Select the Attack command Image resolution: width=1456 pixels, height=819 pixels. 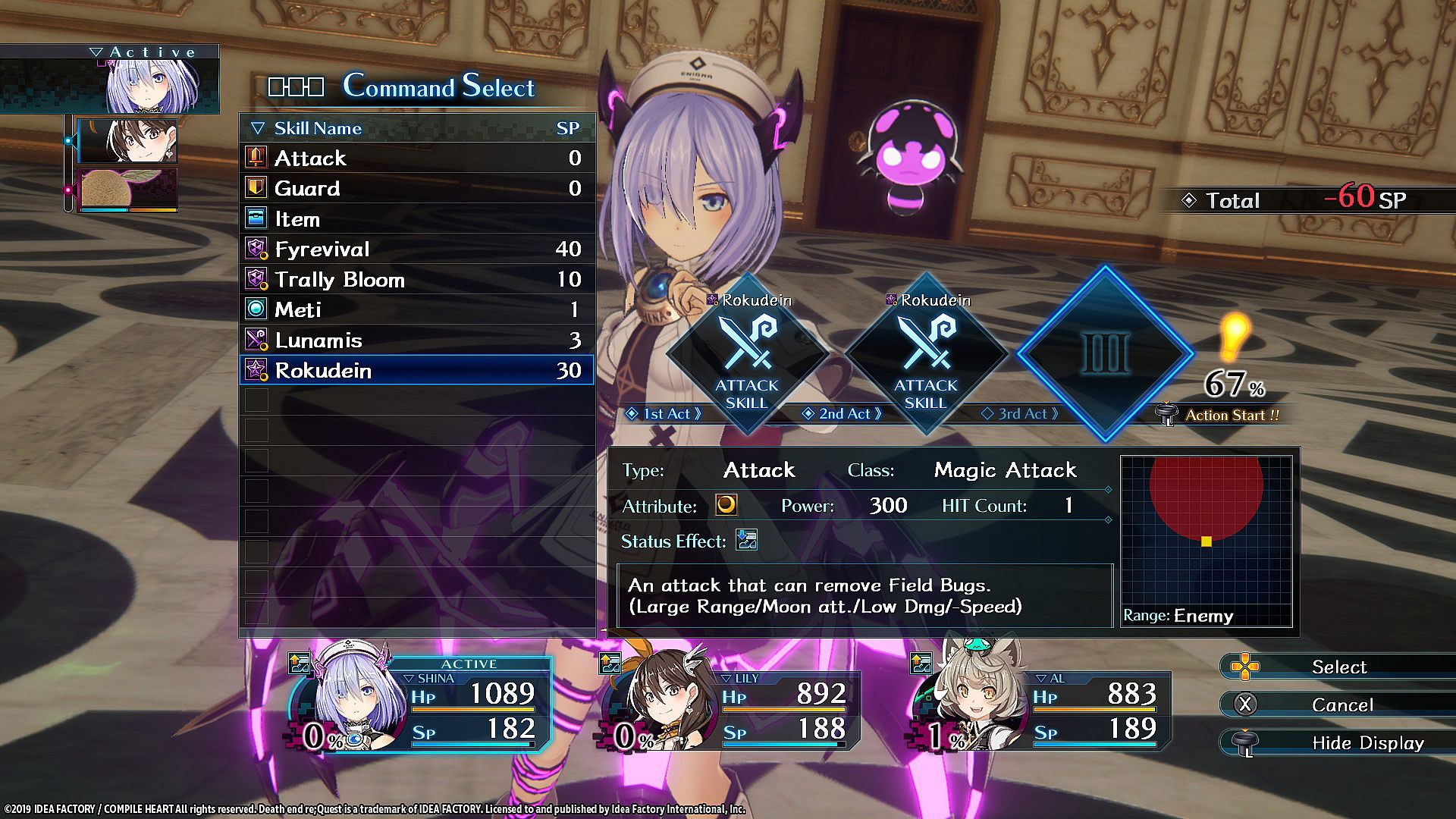pos(416,158)
